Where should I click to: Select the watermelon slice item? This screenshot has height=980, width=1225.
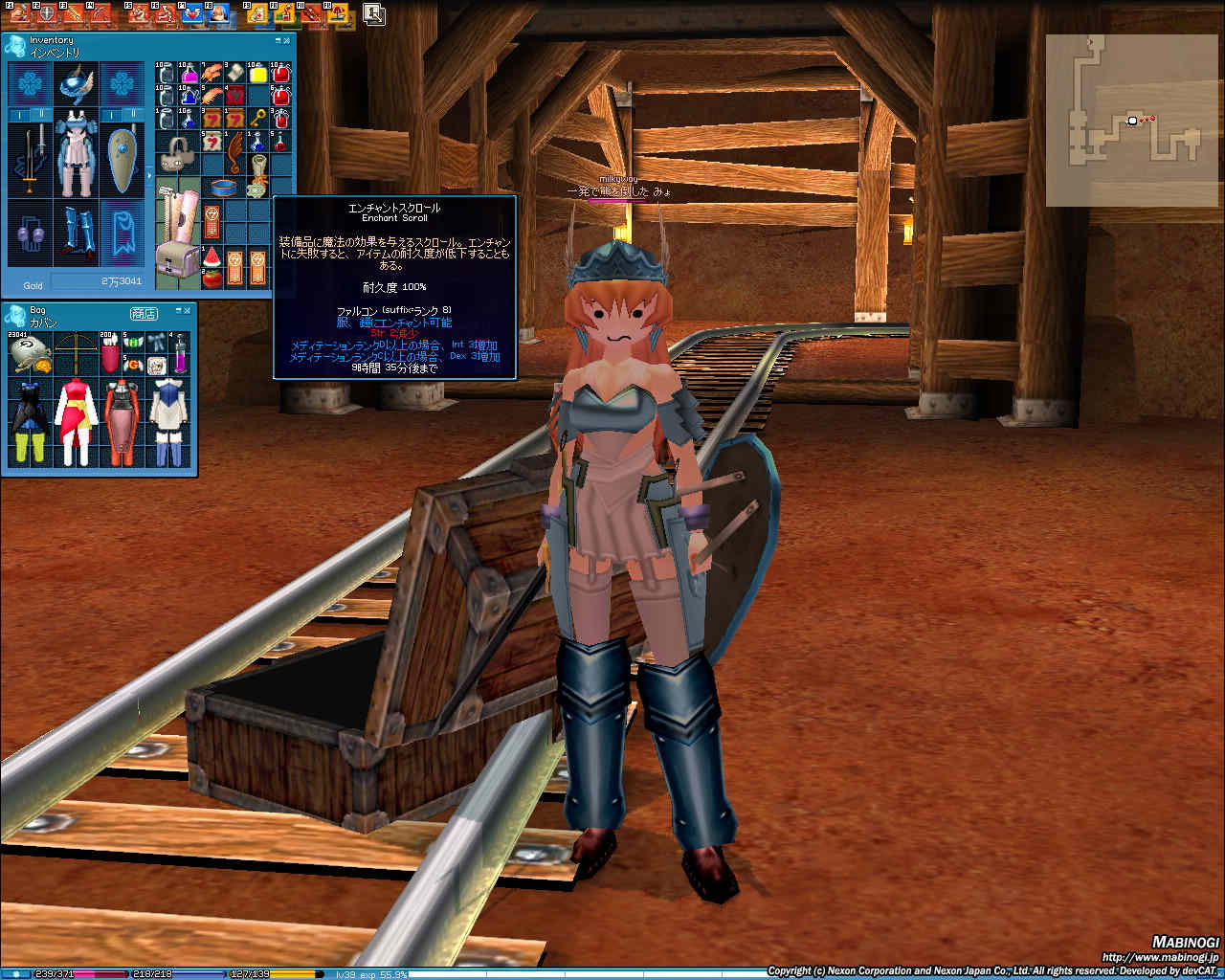pyautogui.click(x=212, y=258)
